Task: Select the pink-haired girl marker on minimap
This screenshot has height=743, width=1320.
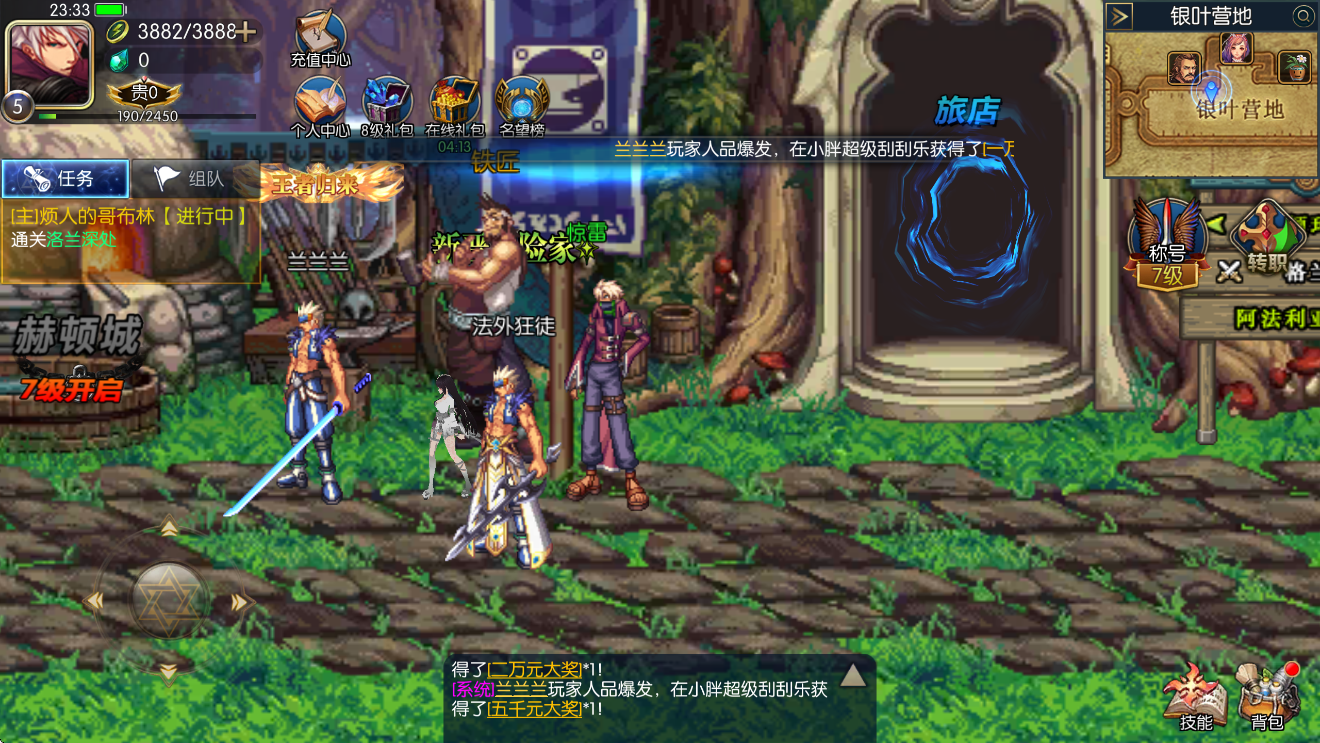Action: click(1237, 47)
